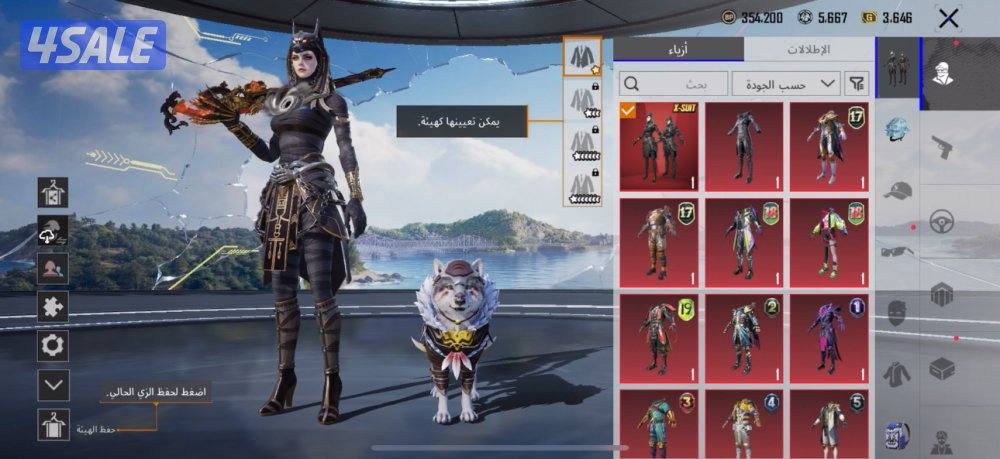Open the حسب الجودة sort dropdown
Viewport: 1000px width, 459px height.
pos(786,84)
